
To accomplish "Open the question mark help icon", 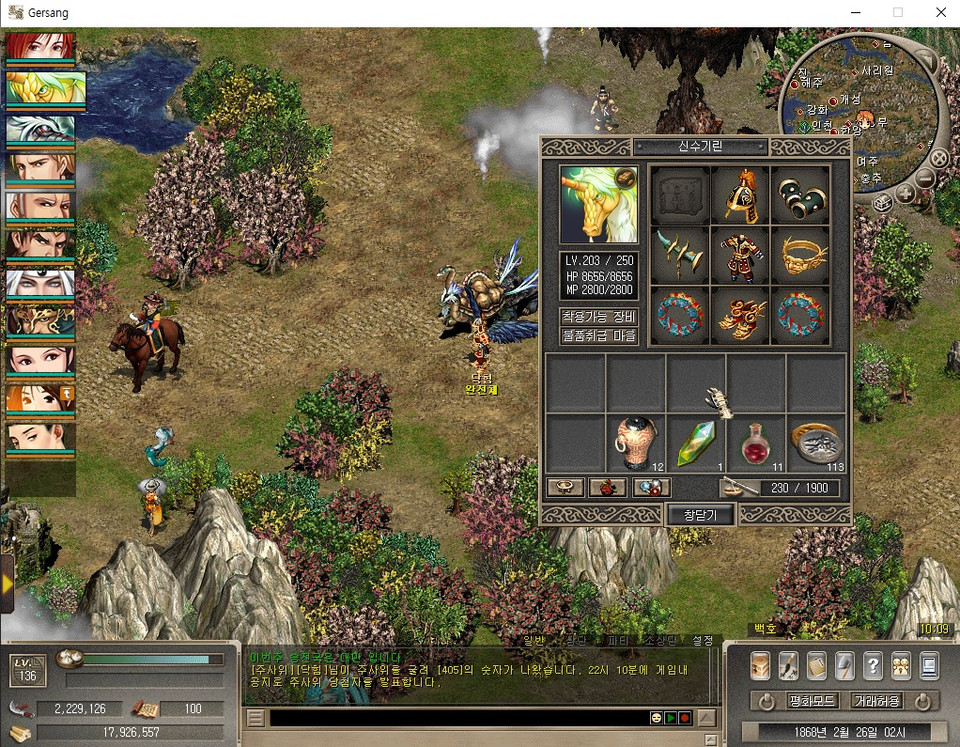I will click(872, 665).
